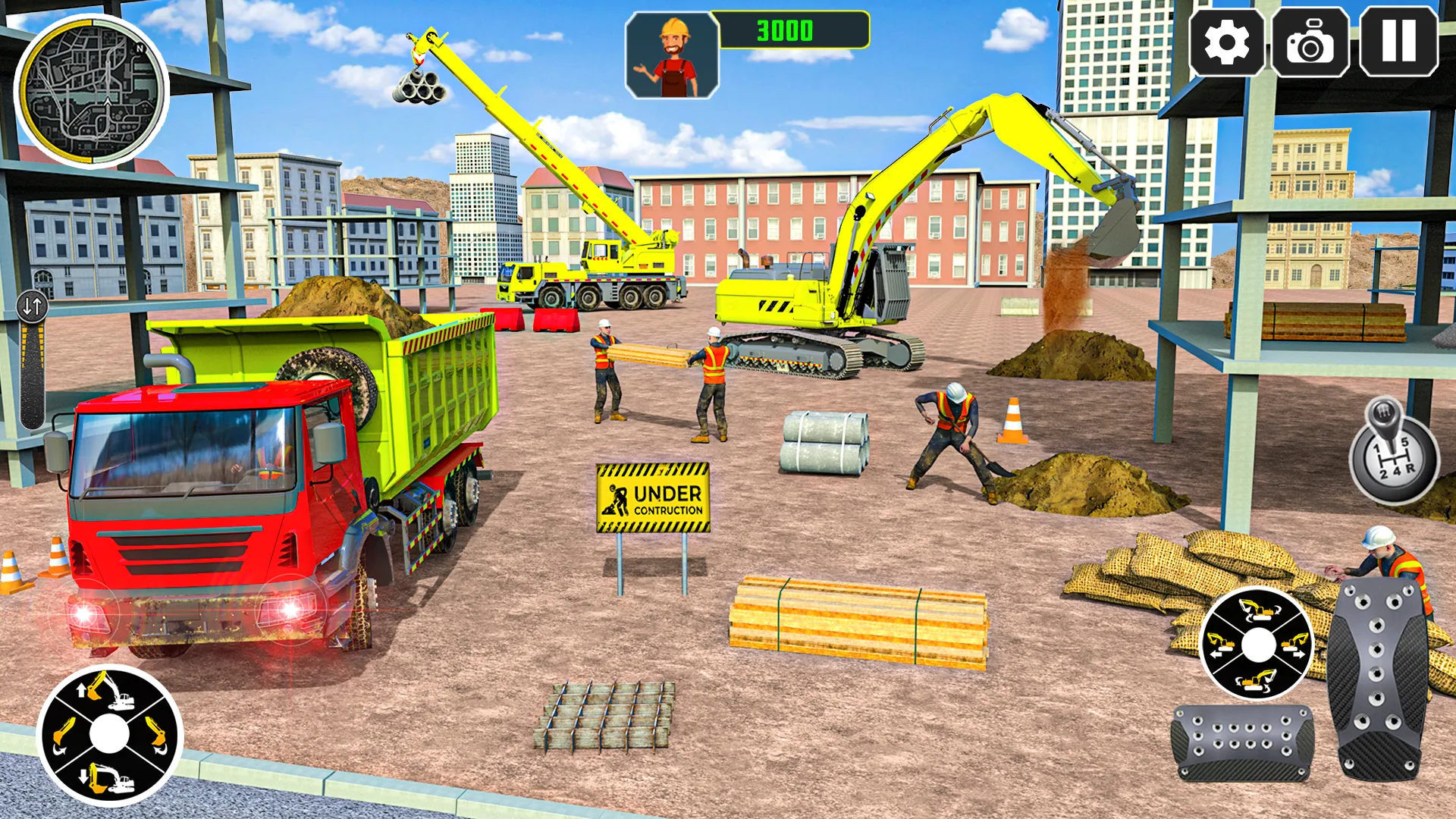Select gear 1 on the gear stick diagram
Viewport: 1456px width, 819px height.
point(1377,448)
